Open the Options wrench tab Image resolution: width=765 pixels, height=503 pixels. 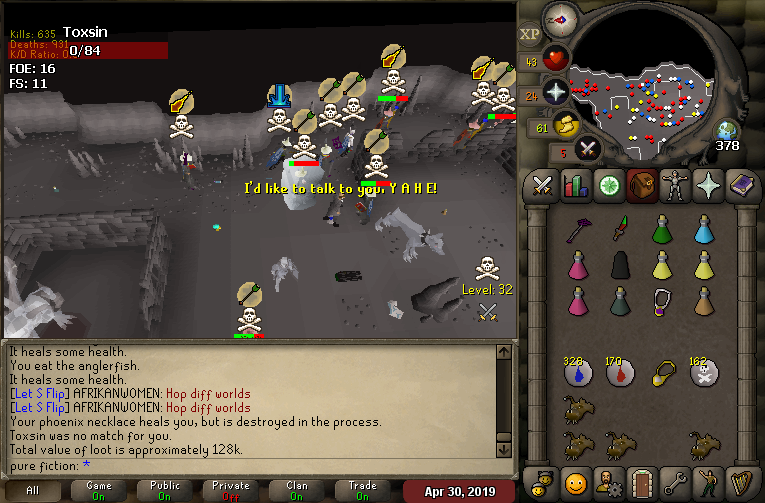click(674, 481)
